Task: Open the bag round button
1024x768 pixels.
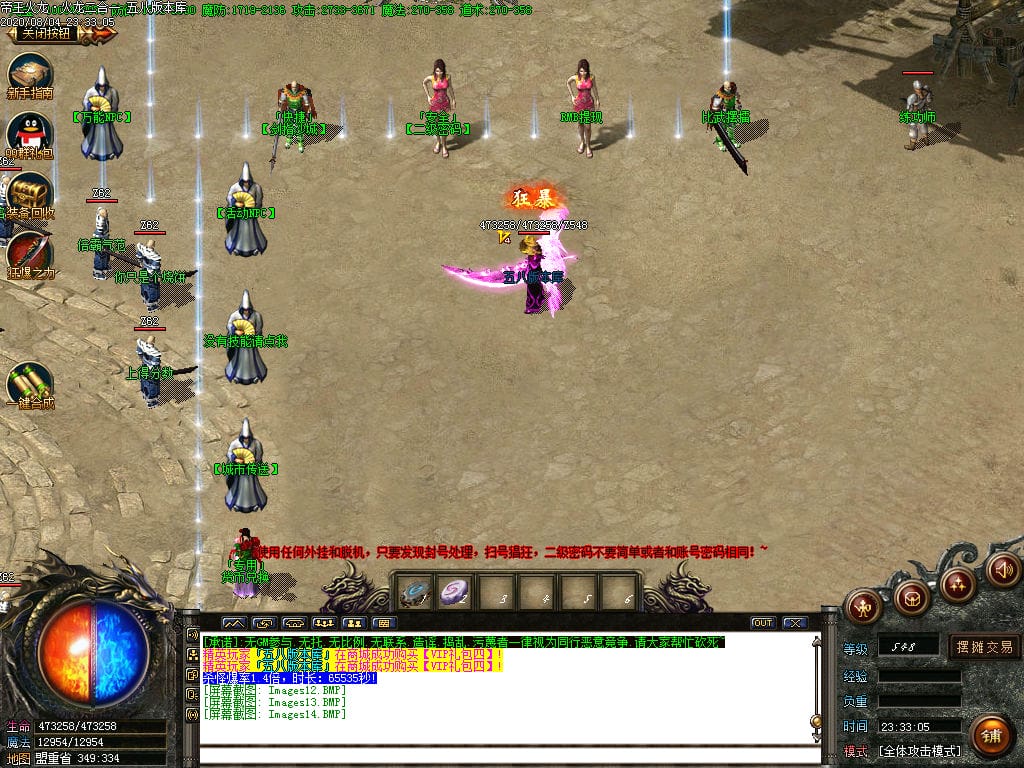Action: (911, 598)
